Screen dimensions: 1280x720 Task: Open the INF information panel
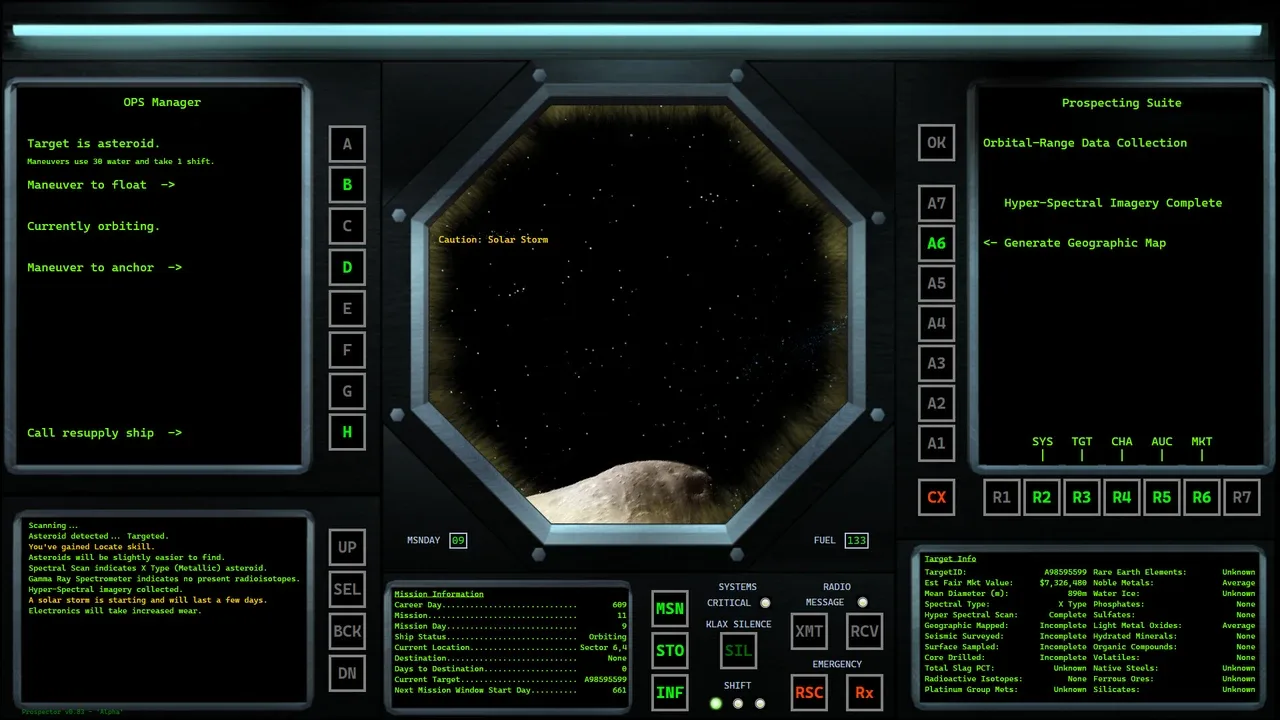[670, 692]
